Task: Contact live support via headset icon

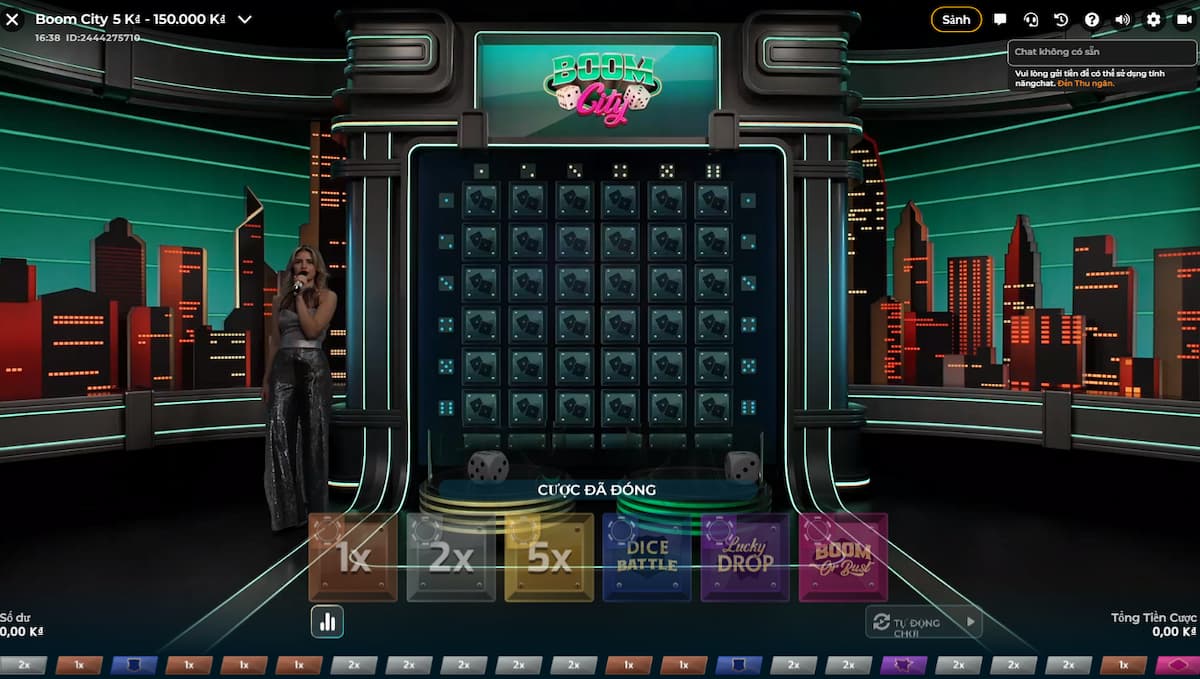Action: (1031, 19)
